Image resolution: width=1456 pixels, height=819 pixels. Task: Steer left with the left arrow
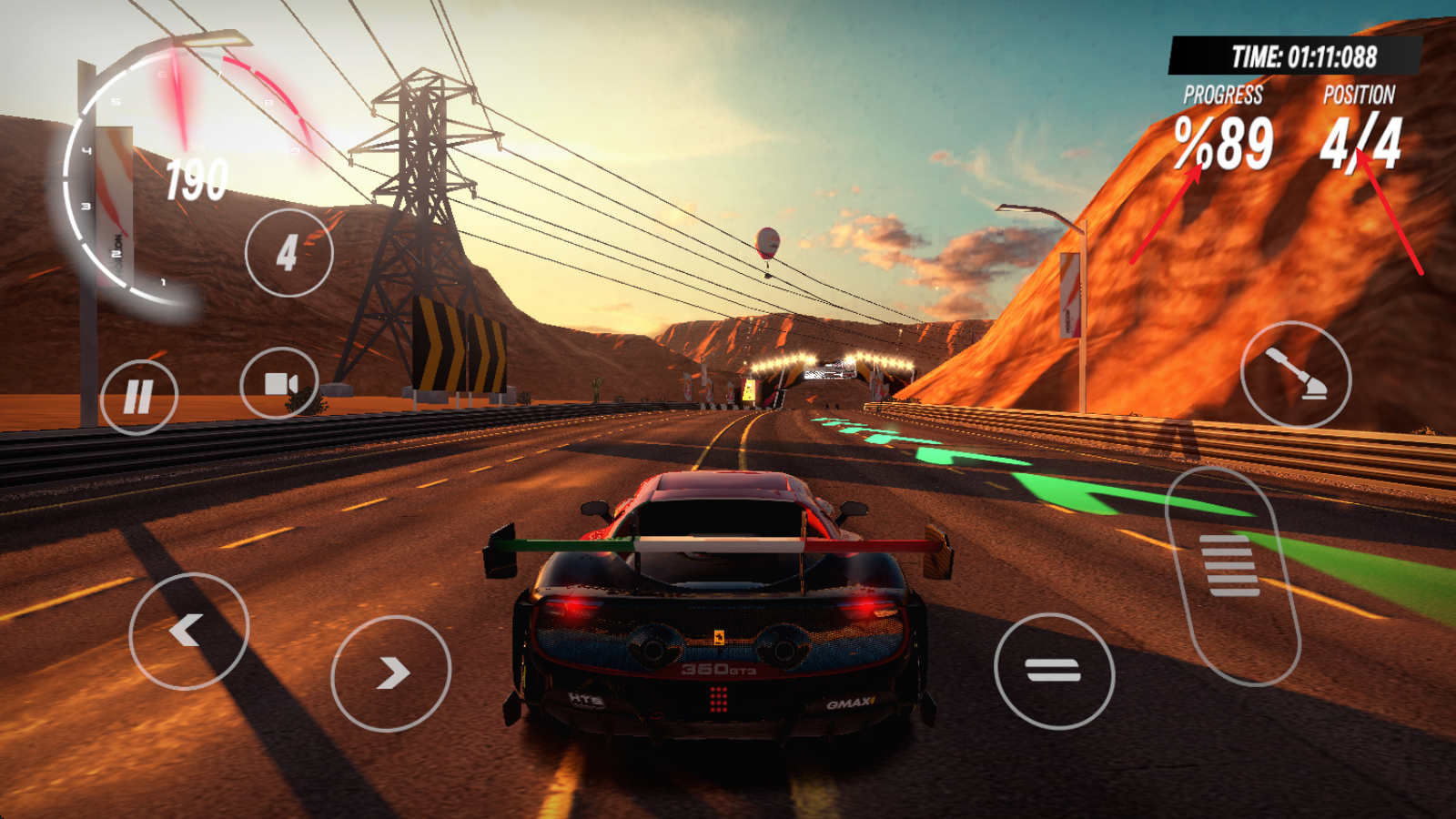188,630
